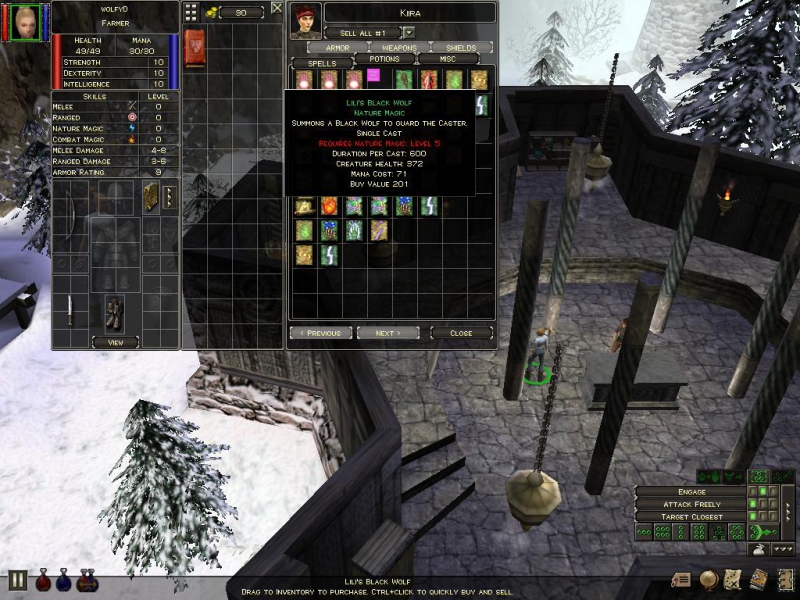Click the globe icon in the bottom bar
This screenshot has height=600, width=800.
click(708, 578)
